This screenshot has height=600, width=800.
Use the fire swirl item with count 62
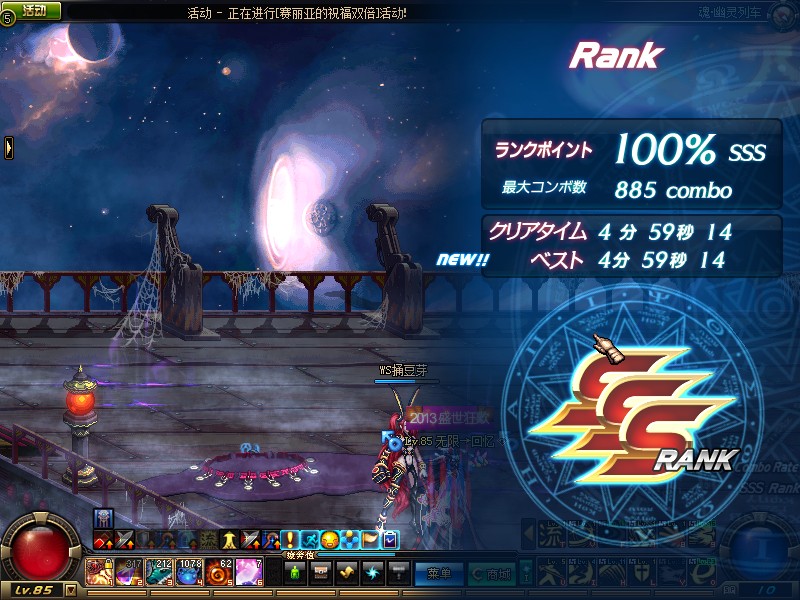point(220,572)
